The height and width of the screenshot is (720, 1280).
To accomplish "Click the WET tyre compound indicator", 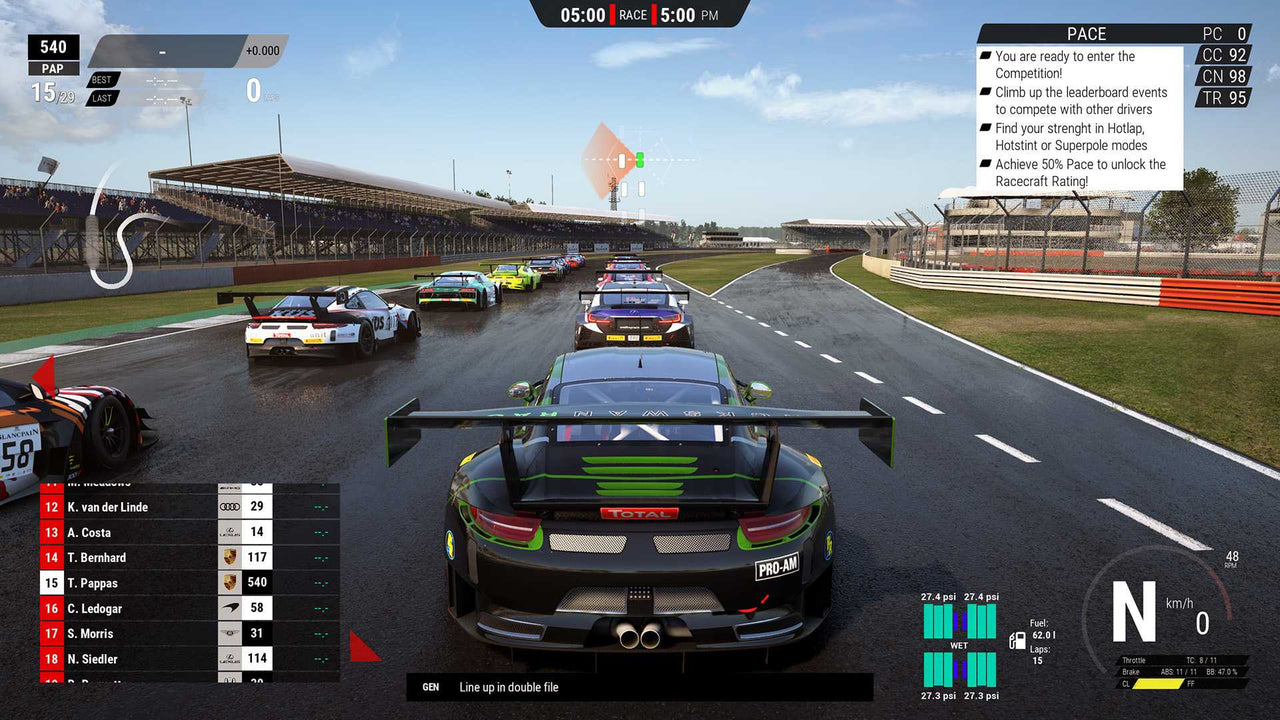I will click(x=957, y=647).
